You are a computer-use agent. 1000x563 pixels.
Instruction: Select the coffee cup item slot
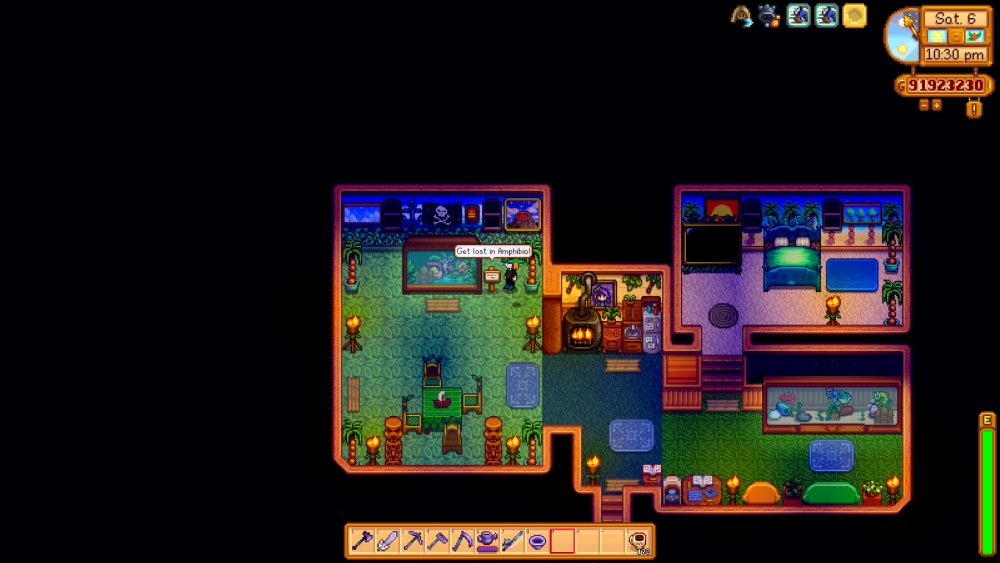(637, 541)
